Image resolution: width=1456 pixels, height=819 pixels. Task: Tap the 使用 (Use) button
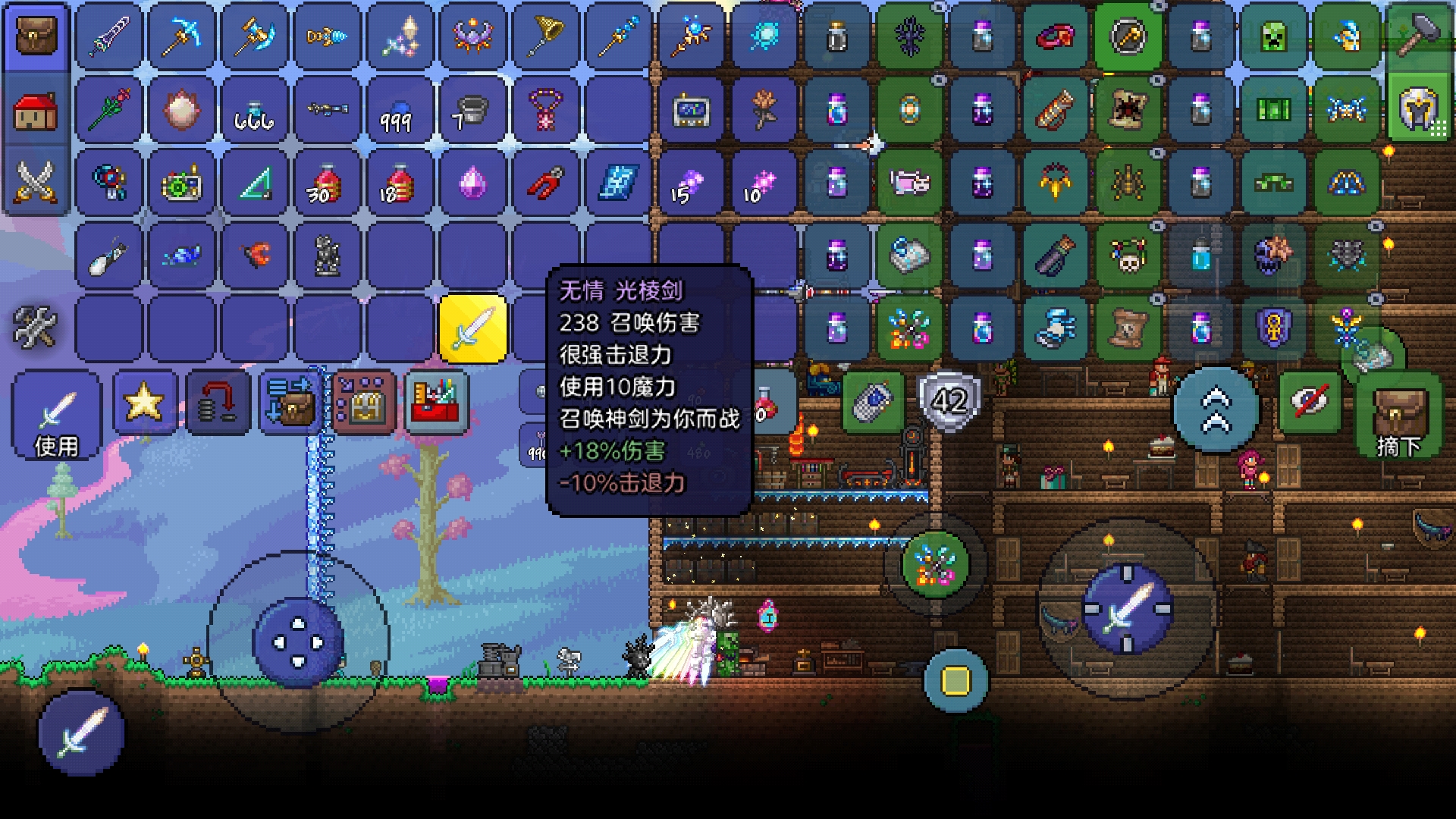[x=57, y=416]
